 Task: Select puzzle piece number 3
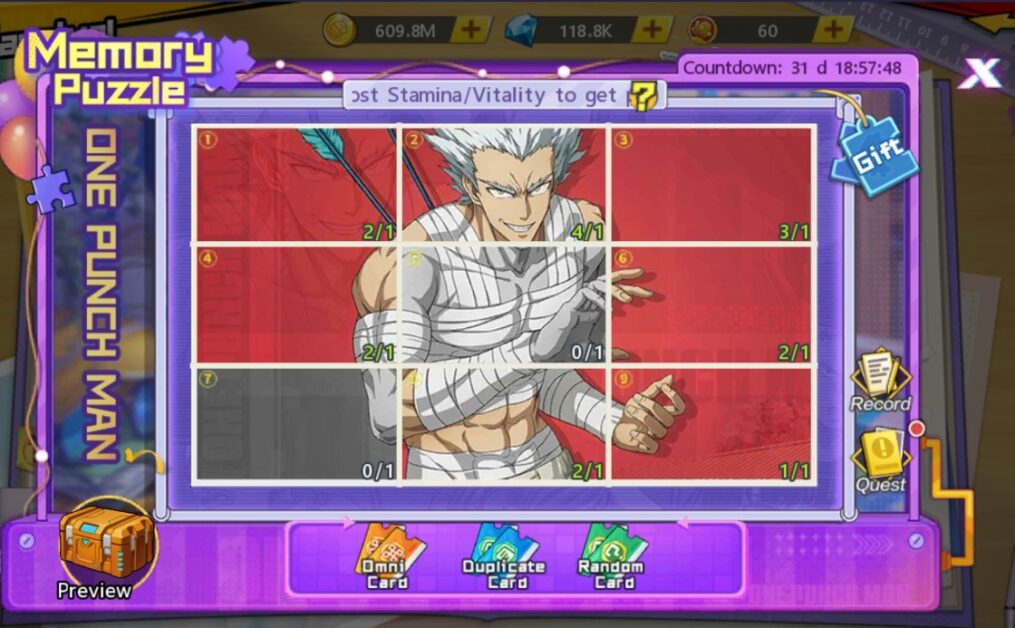tap(711, 184)
